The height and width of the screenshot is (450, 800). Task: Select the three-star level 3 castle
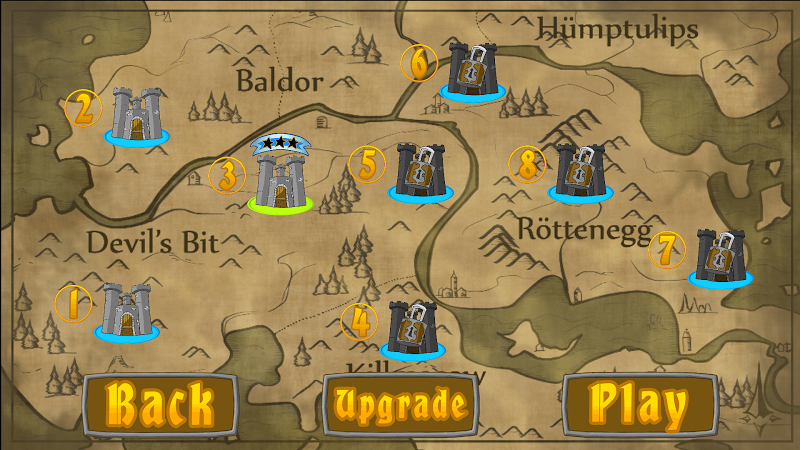tap(280, 178)
